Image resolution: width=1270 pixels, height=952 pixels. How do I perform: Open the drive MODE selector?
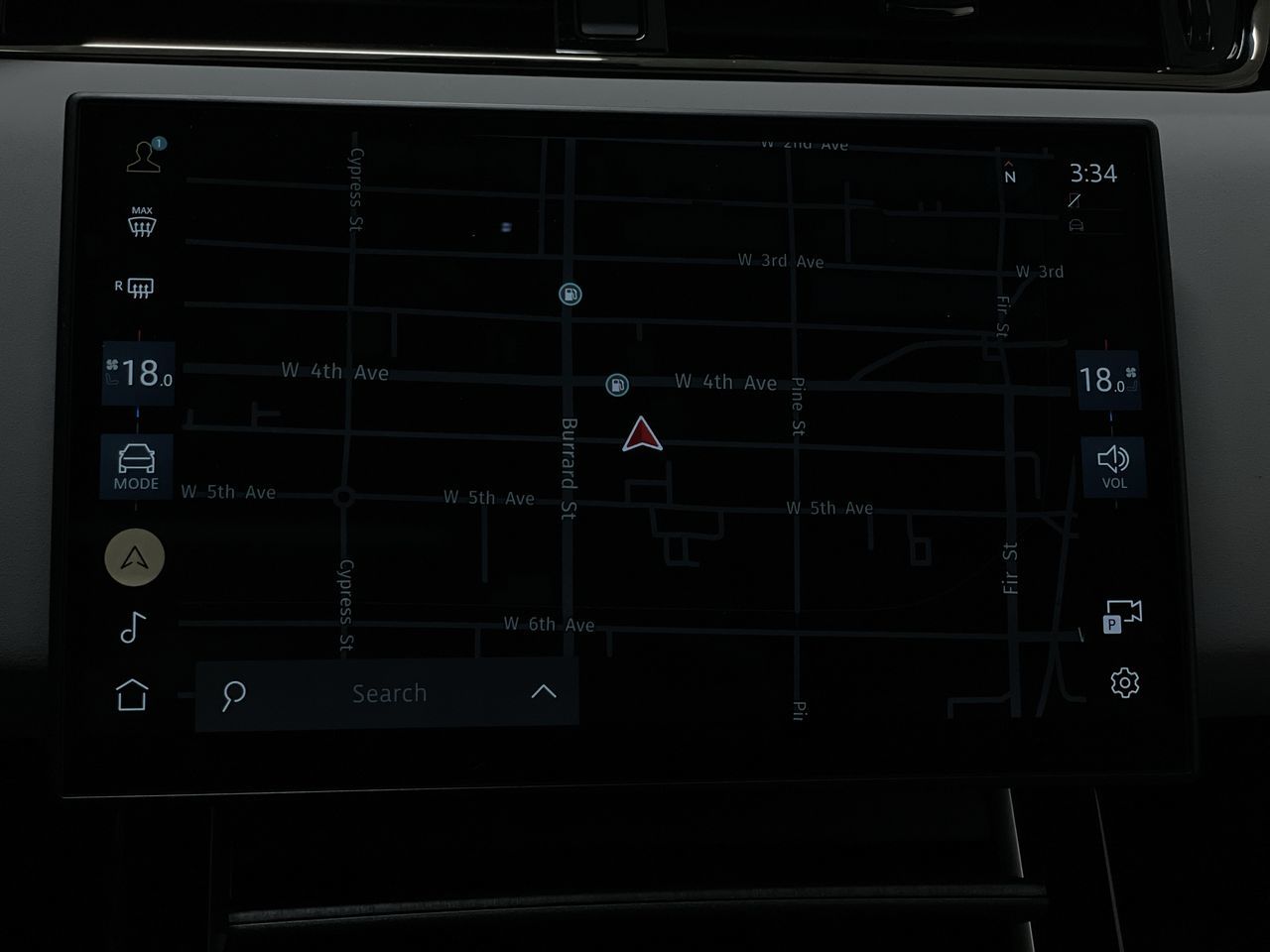pos(136,466)
